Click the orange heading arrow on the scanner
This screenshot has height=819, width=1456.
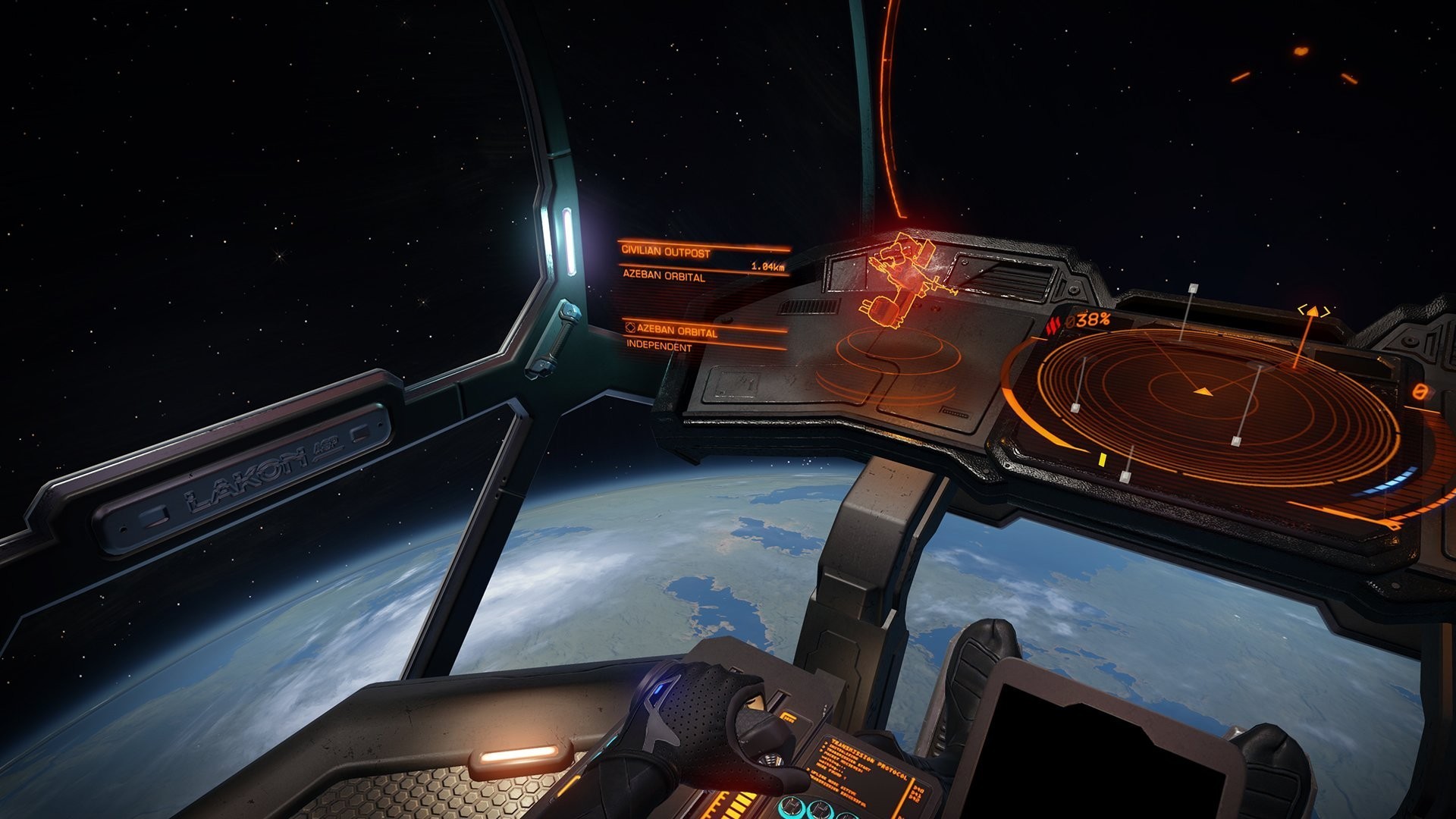(x=1202, y=392)
